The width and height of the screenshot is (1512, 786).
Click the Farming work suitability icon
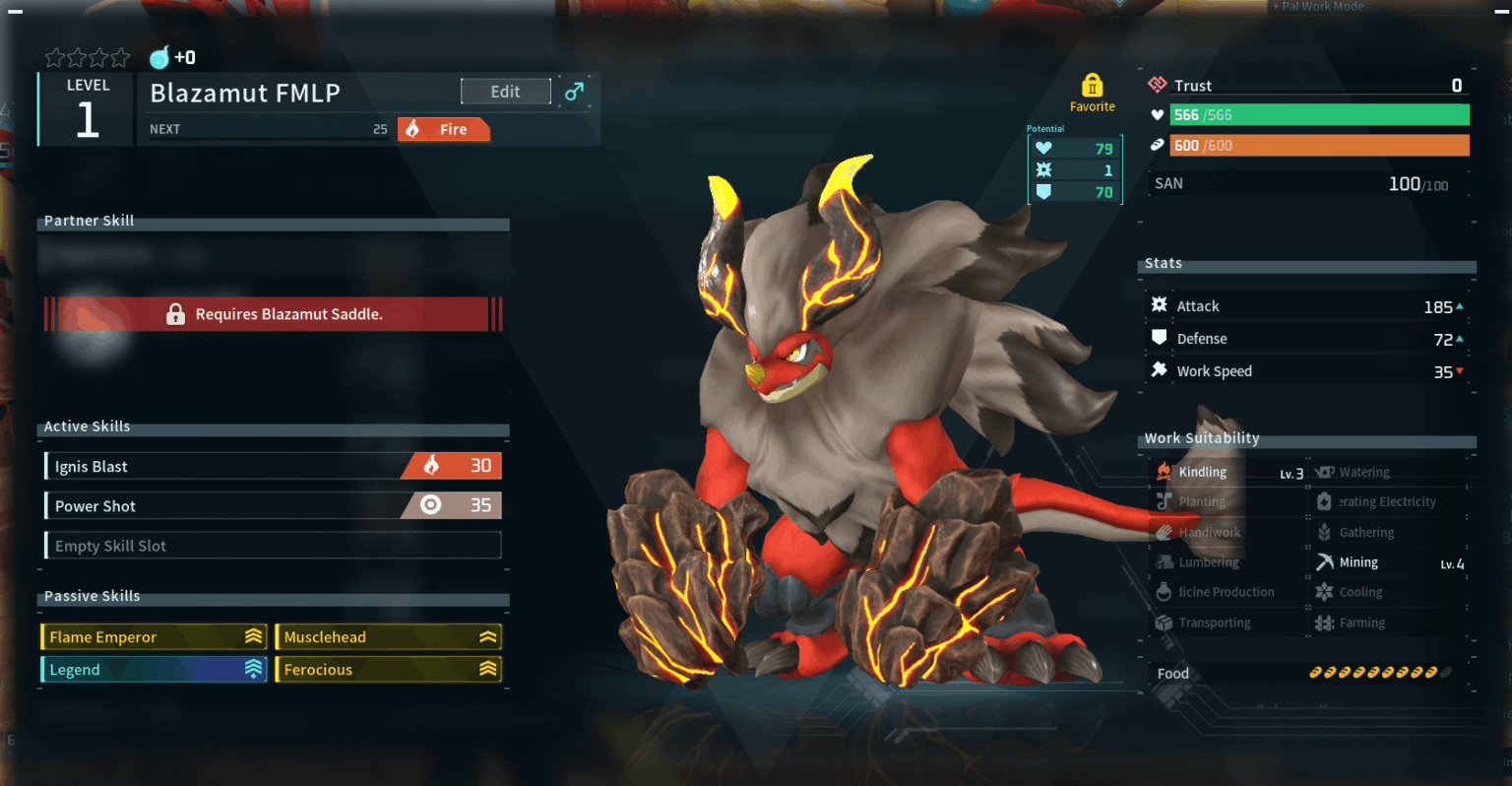(1326, 622)
